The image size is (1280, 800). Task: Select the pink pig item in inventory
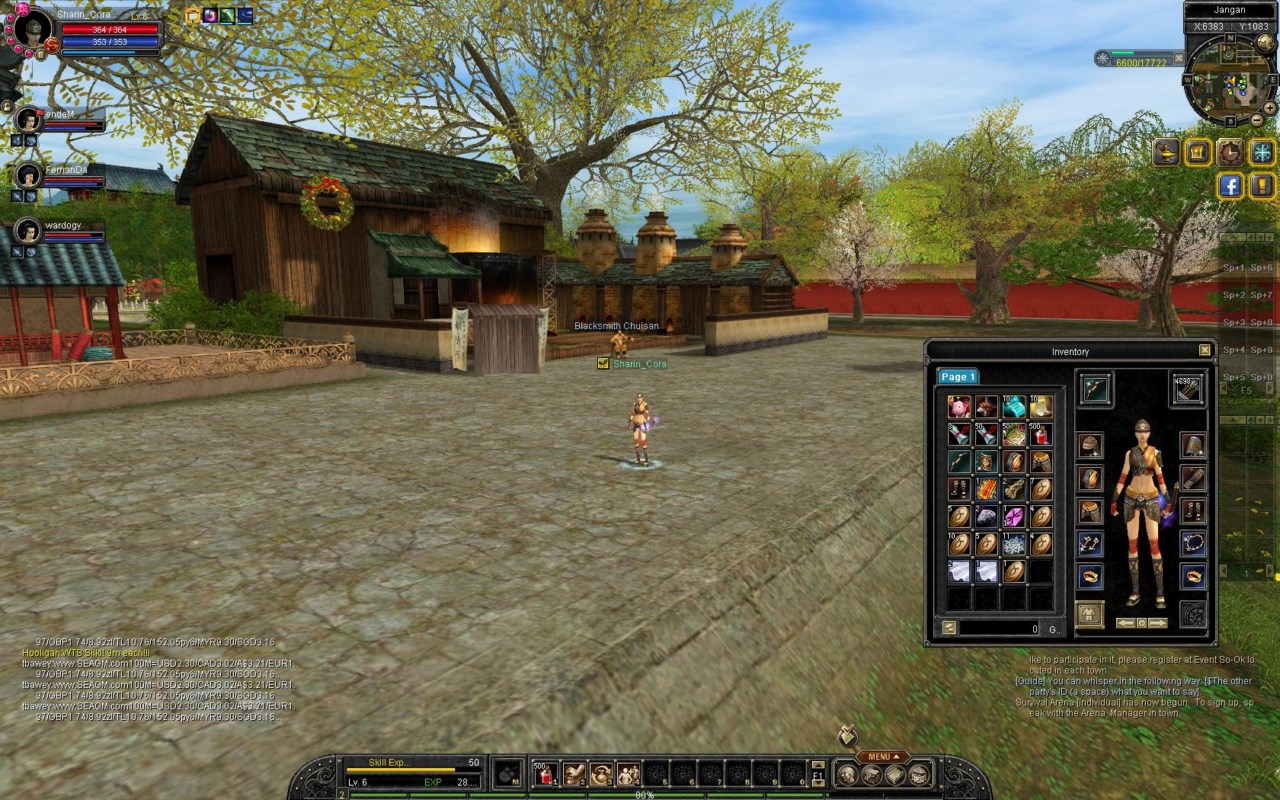click(x=960, y=407)
